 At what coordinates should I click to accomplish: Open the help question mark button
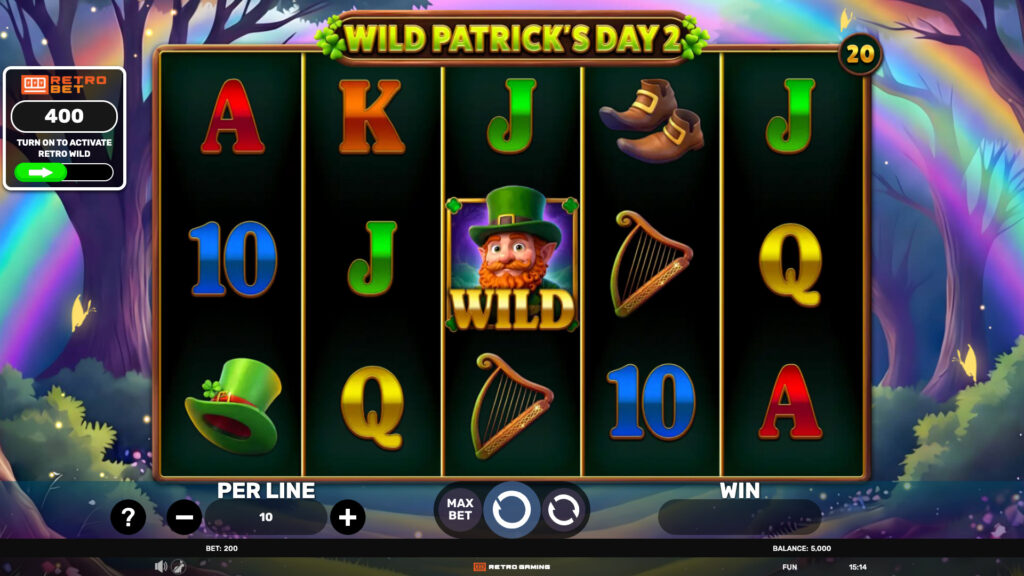[x=128, y=517]
